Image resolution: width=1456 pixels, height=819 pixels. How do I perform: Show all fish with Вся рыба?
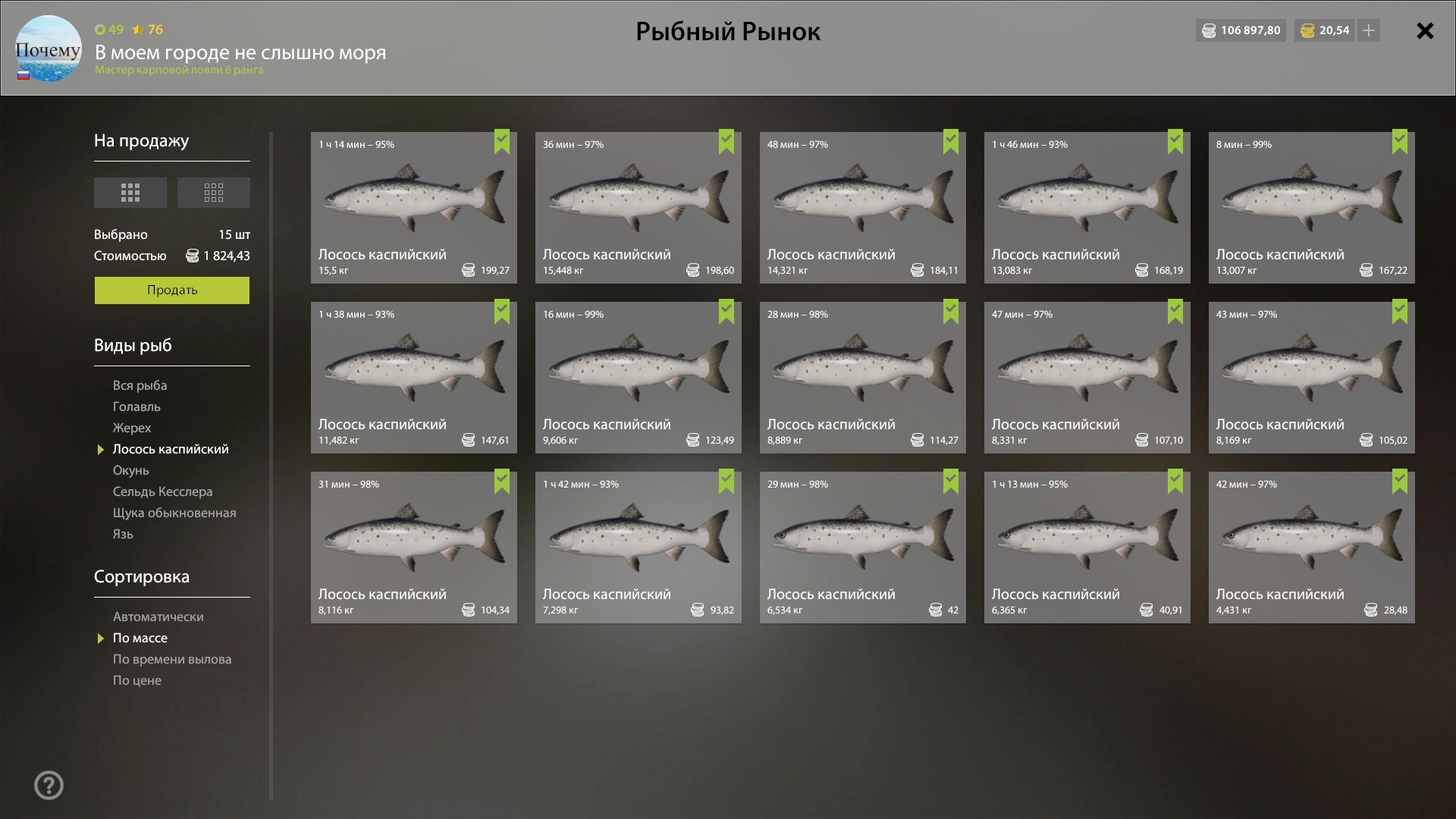tap(140, 385)
